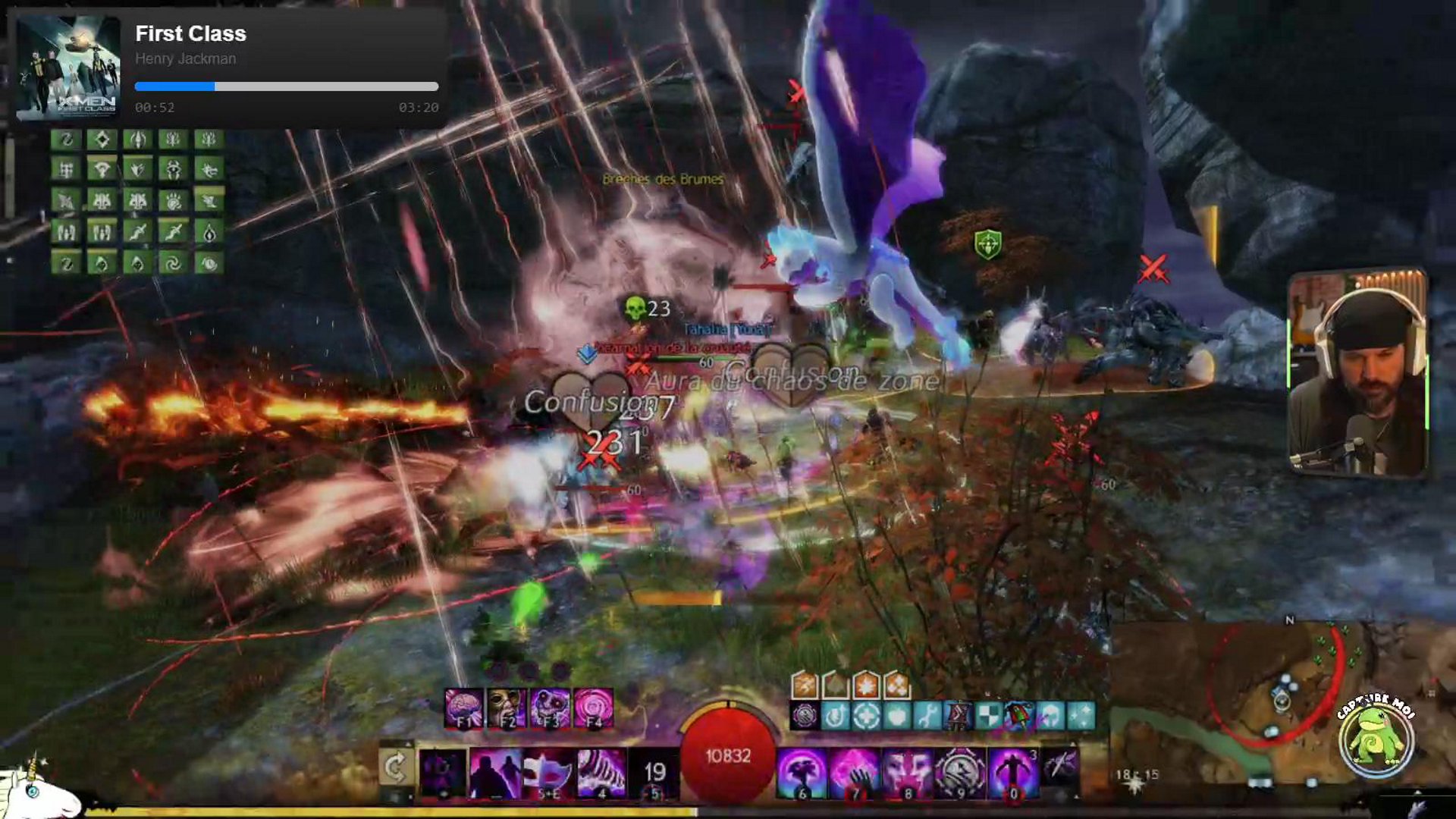Image resolution: width=1456 pixels, height=819 pixels.
Task: Click the First Class album art thumbnail
Action: [68, 67]
